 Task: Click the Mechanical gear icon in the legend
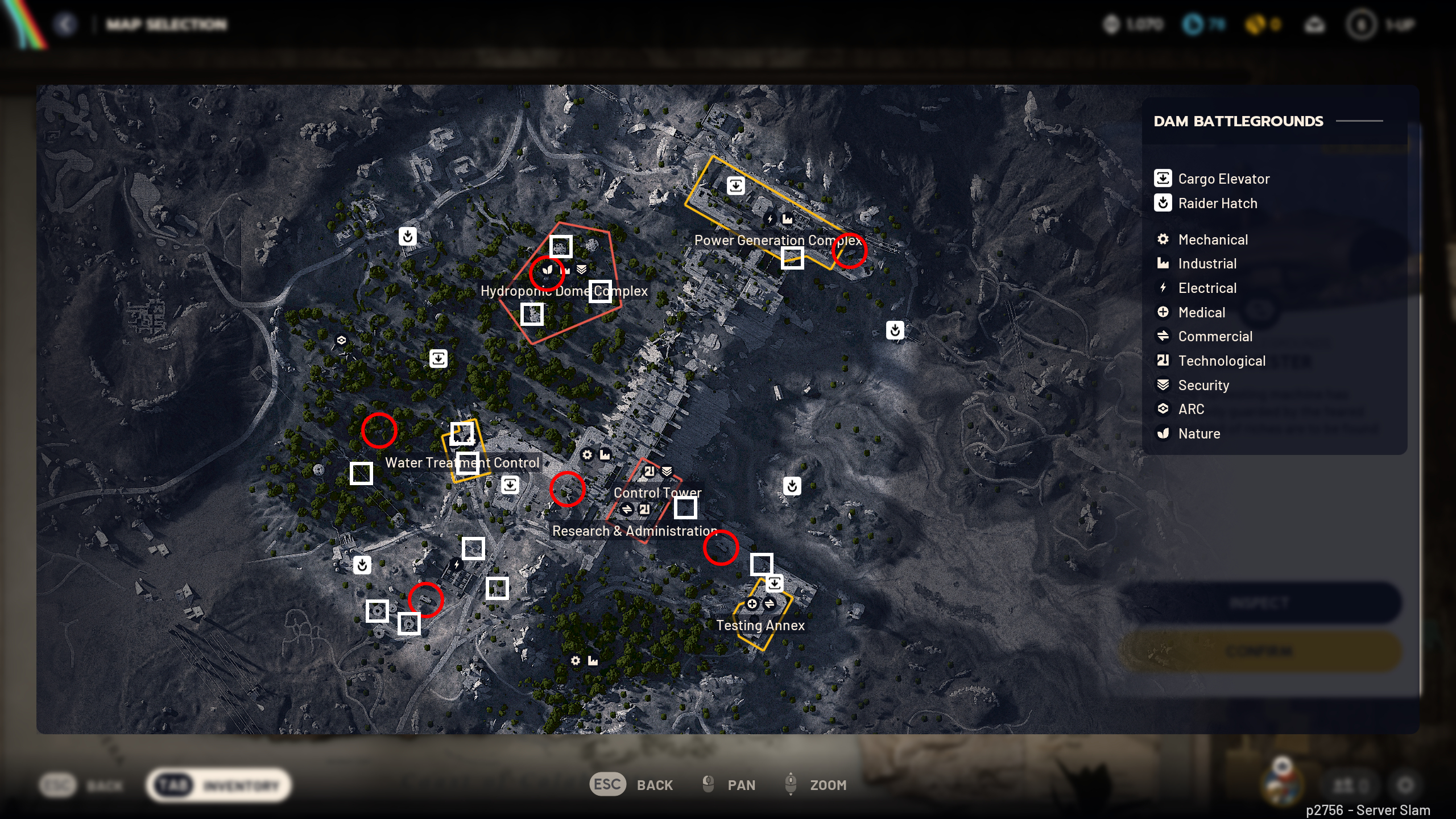(1164, 239)
